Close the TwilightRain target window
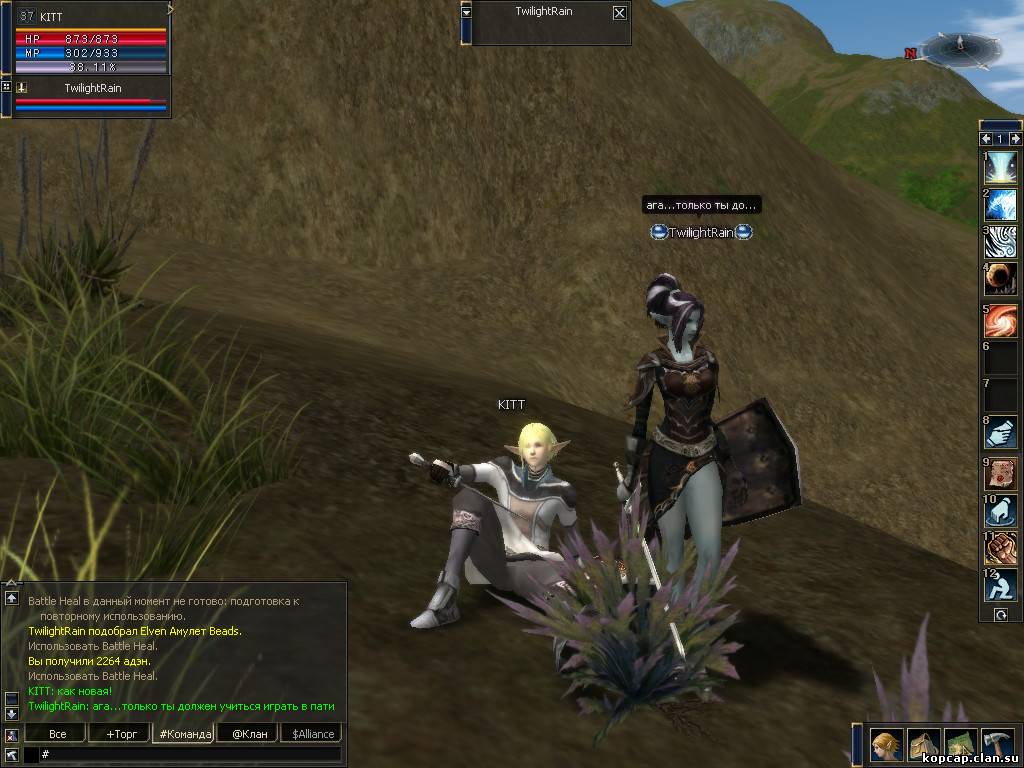Viewport: 1024px width, 768px height. coord(620,13)
